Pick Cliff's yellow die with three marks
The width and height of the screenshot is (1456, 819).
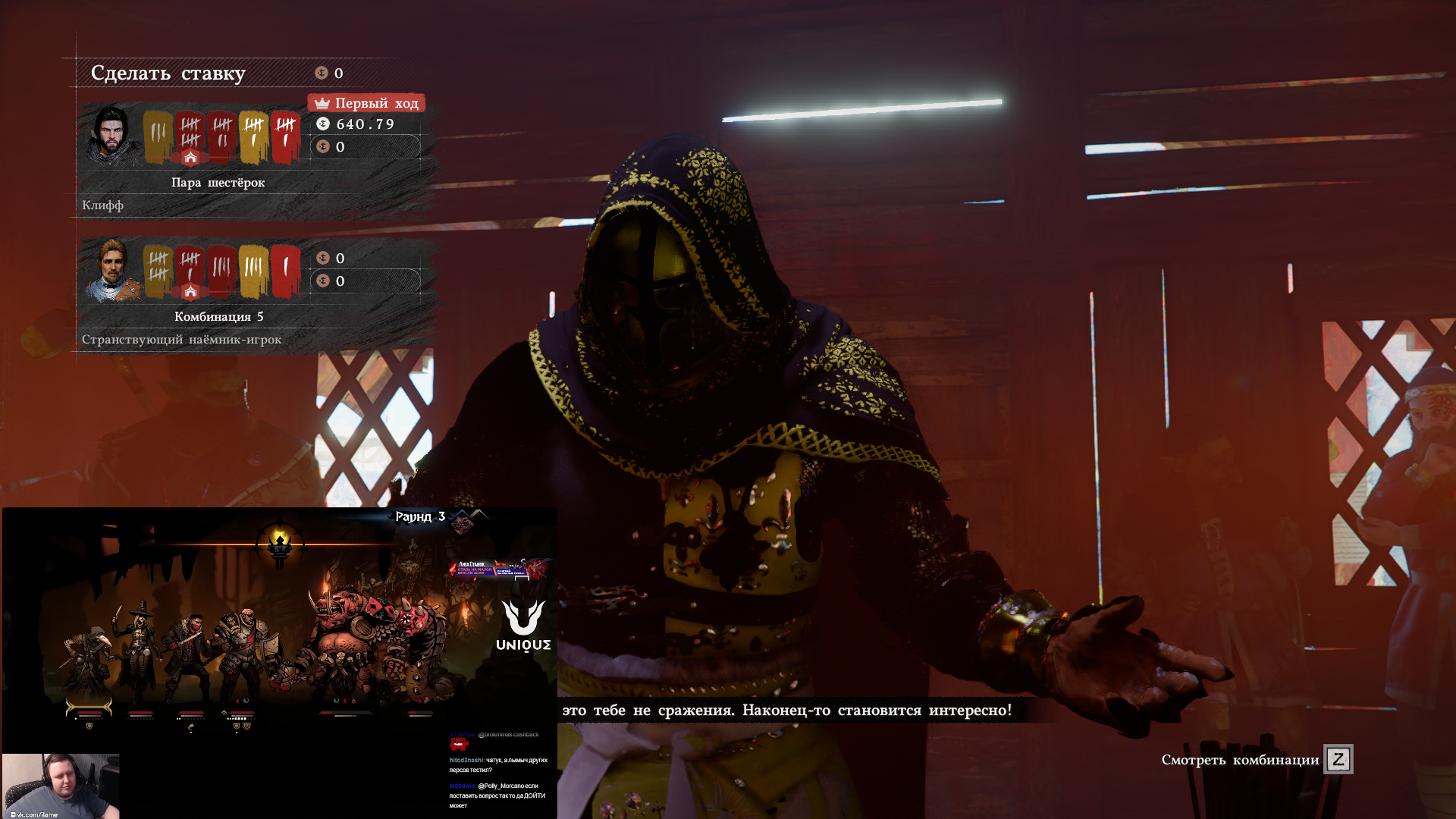click(x=158, y=136)
